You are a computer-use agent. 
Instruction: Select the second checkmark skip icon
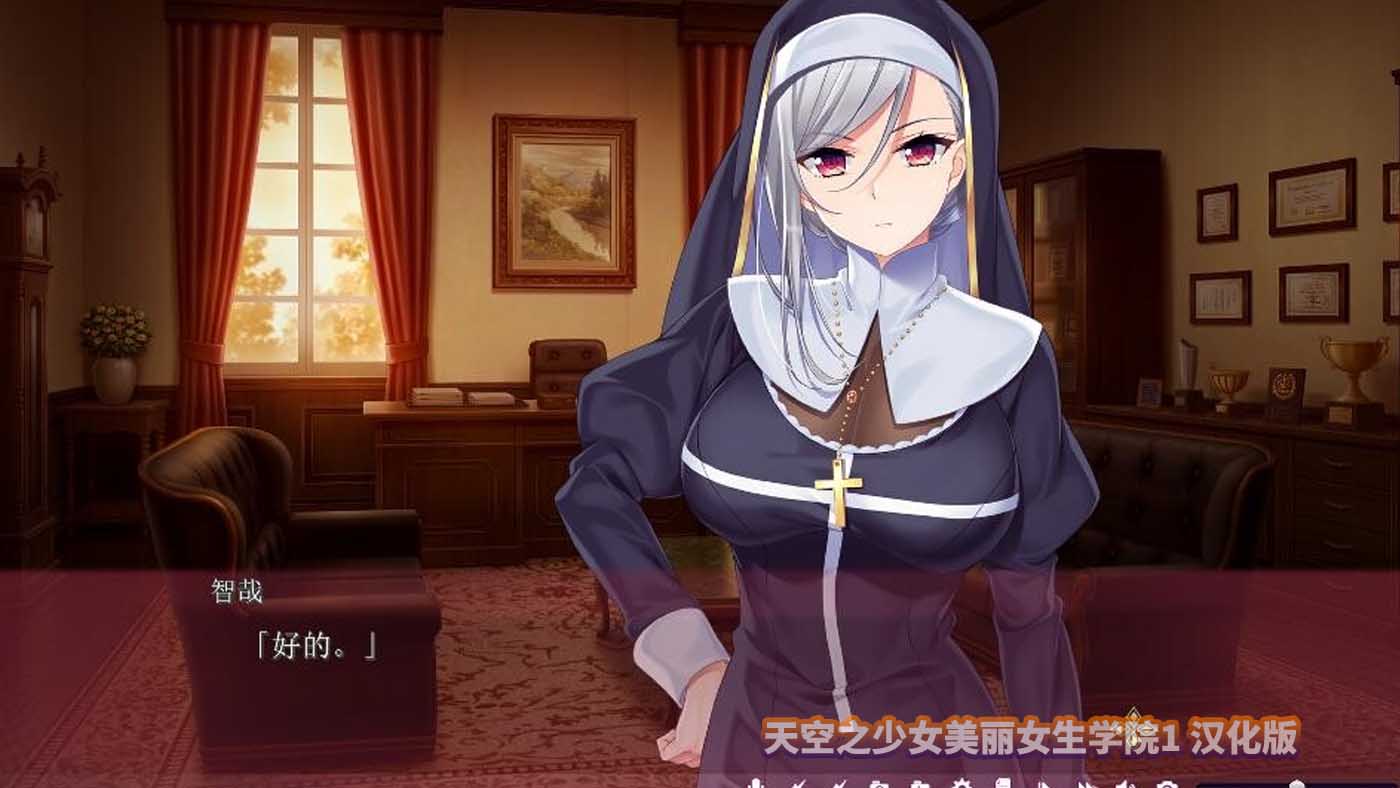(841, 784)
